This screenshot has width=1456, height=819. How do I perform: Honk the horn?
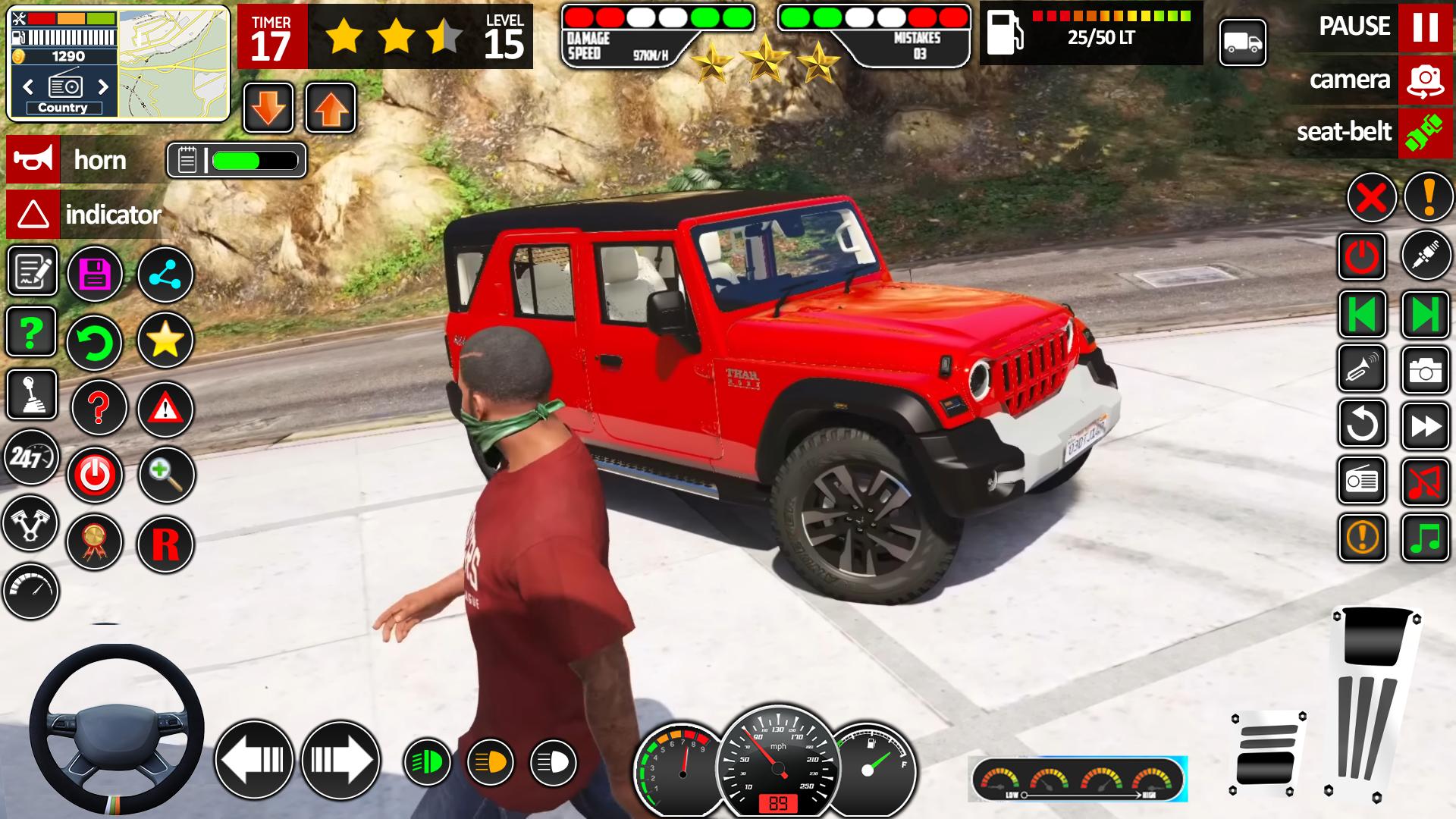[x=33, y=160]
